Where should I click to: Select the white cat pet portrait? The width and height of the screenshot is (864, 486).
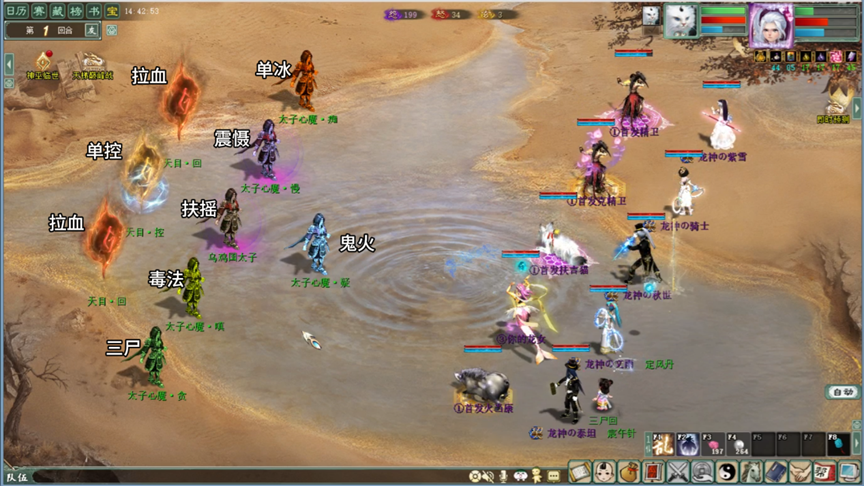pos(680,22)
